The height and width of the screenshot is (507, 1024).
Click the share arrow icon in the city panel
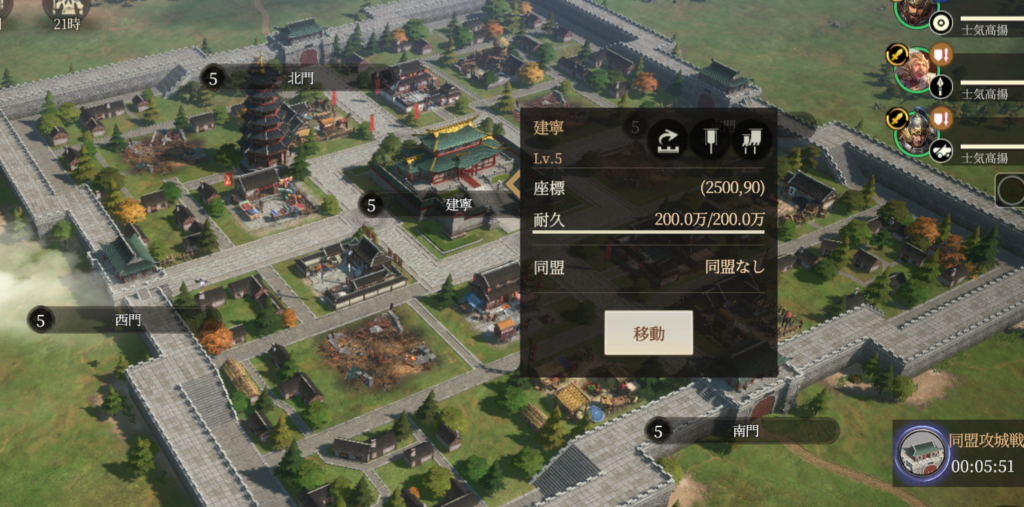(665, 141)
